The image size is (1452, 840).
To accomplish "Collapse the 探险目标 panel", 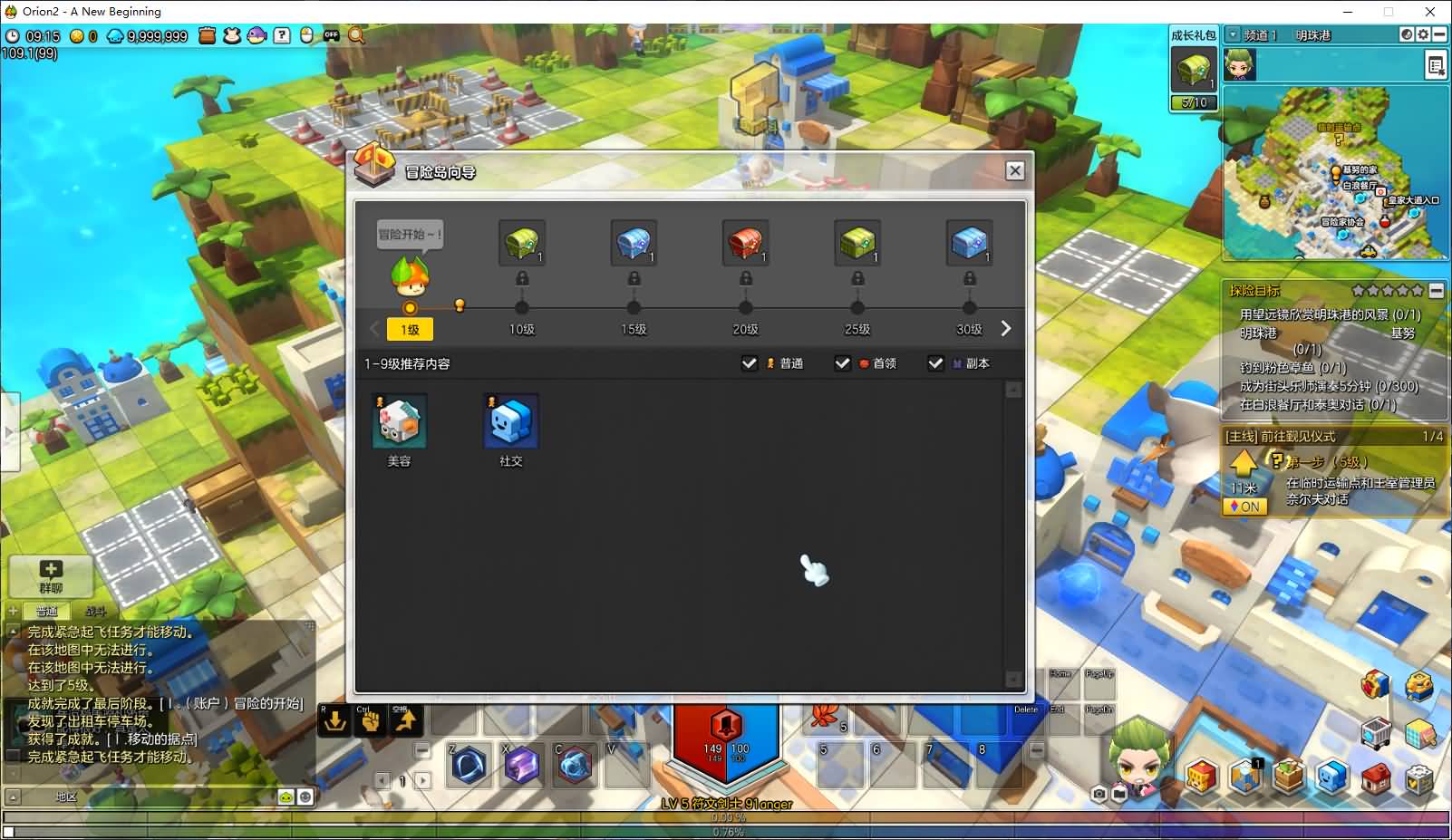I will [x=1437, y=291].
